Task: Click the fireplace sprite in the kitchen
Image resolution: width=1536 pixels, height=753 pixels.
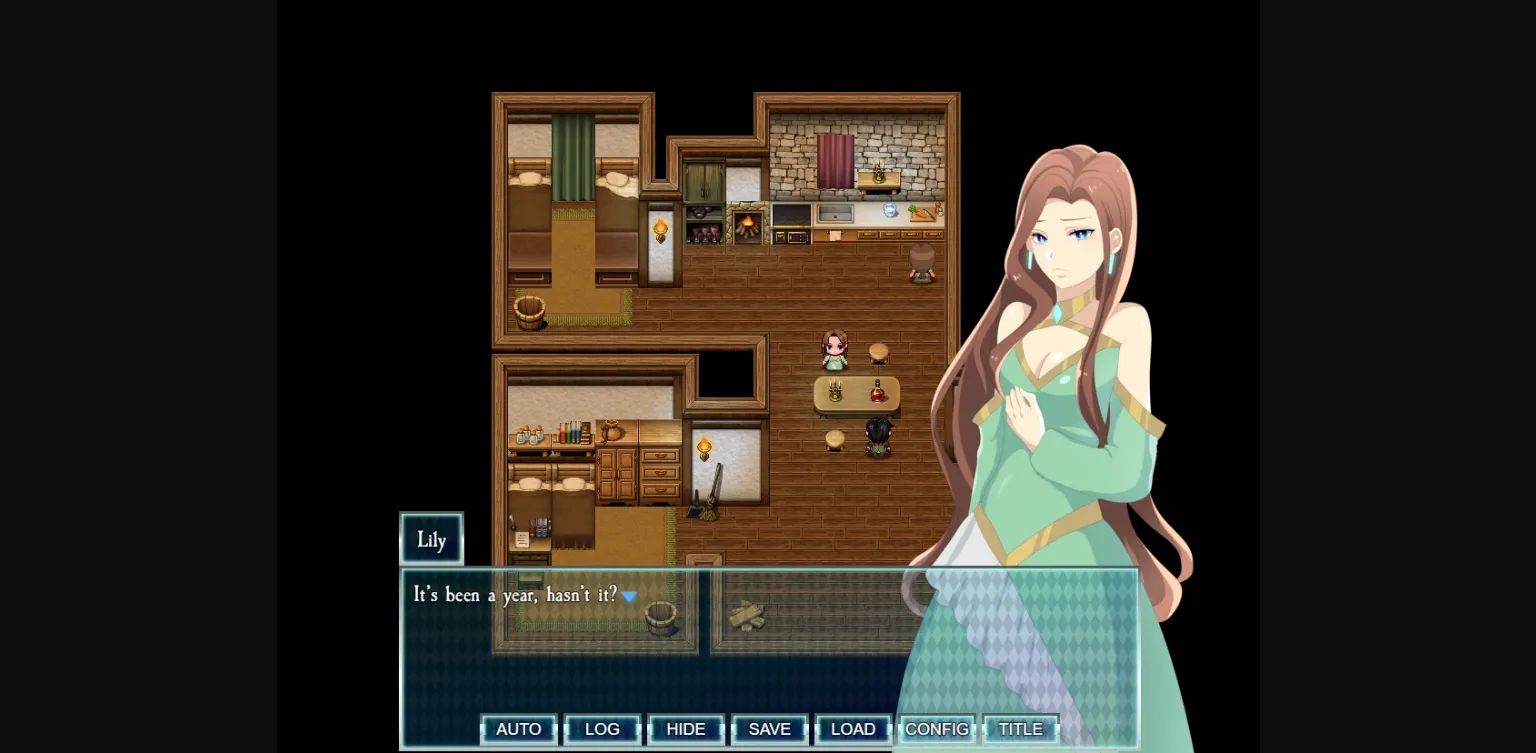Action: point(748,225)
